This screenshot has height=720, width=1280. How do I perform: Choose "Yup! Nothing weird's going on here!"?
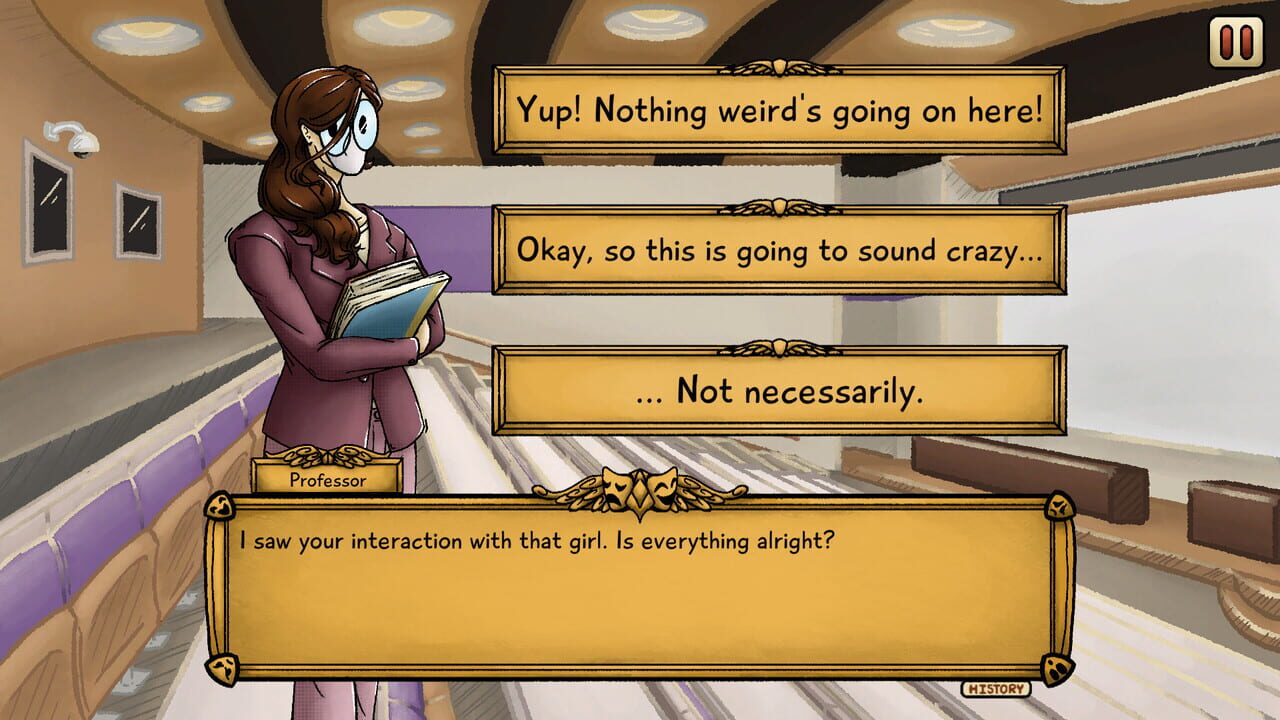tap(779, 110)
